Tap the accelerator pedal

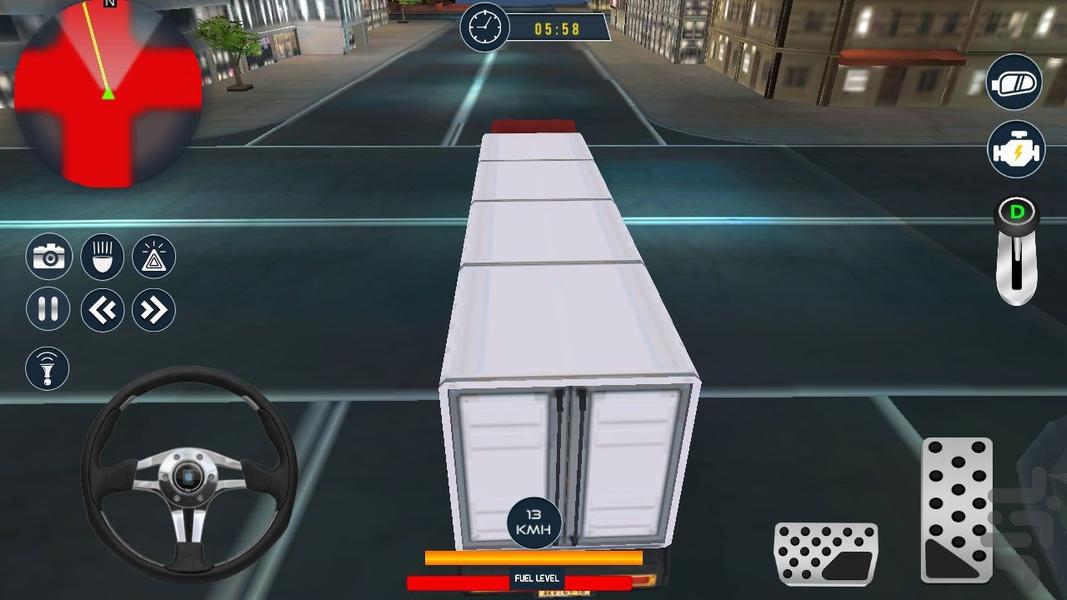click(x=956, y=509)
